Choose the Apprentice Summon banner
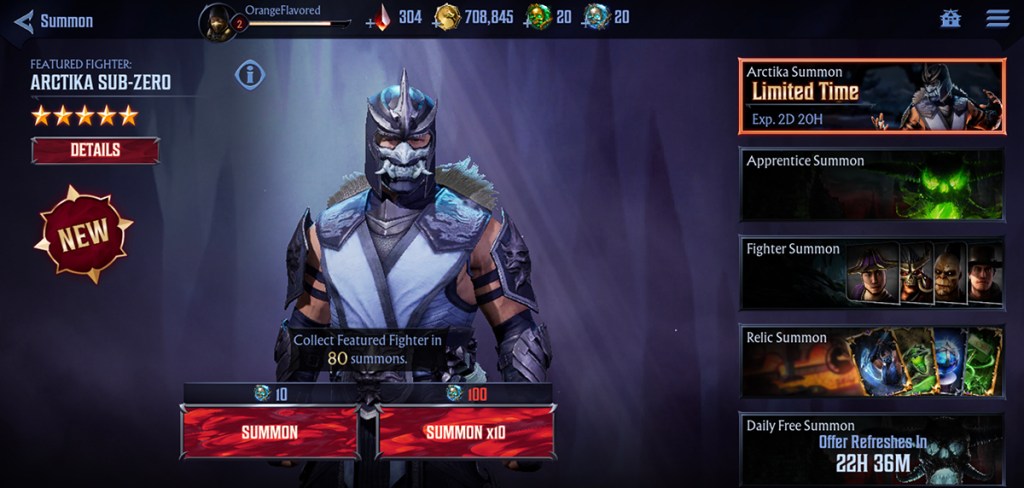1024x488 pixels. click(x=871, y=185)
